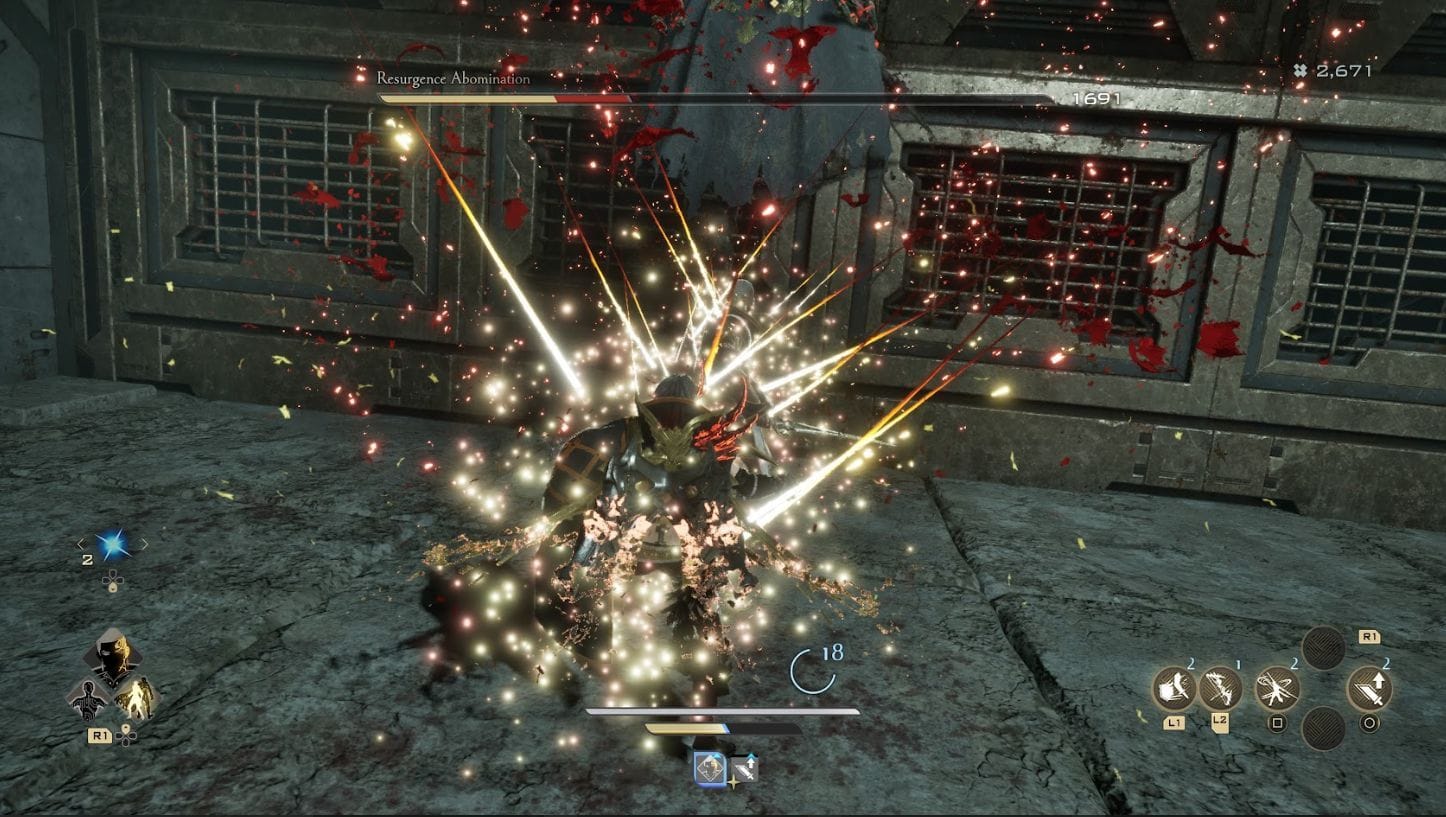Select the blue star consumable item
Viewport: 1446px width, 817px height.
pos(111,544)
